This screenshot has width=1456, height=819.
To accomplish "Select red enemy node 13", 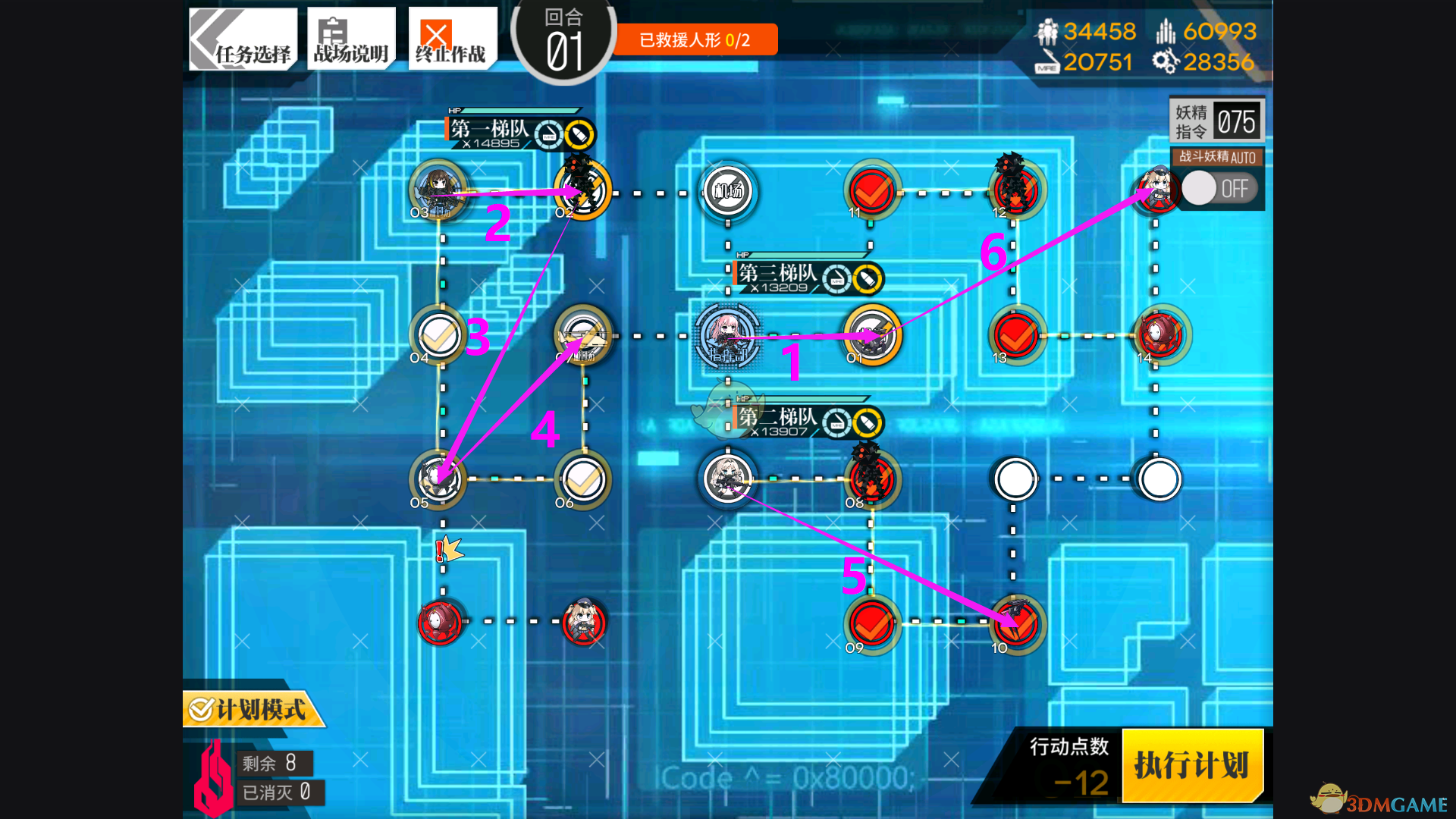I will click(1016, 334).
